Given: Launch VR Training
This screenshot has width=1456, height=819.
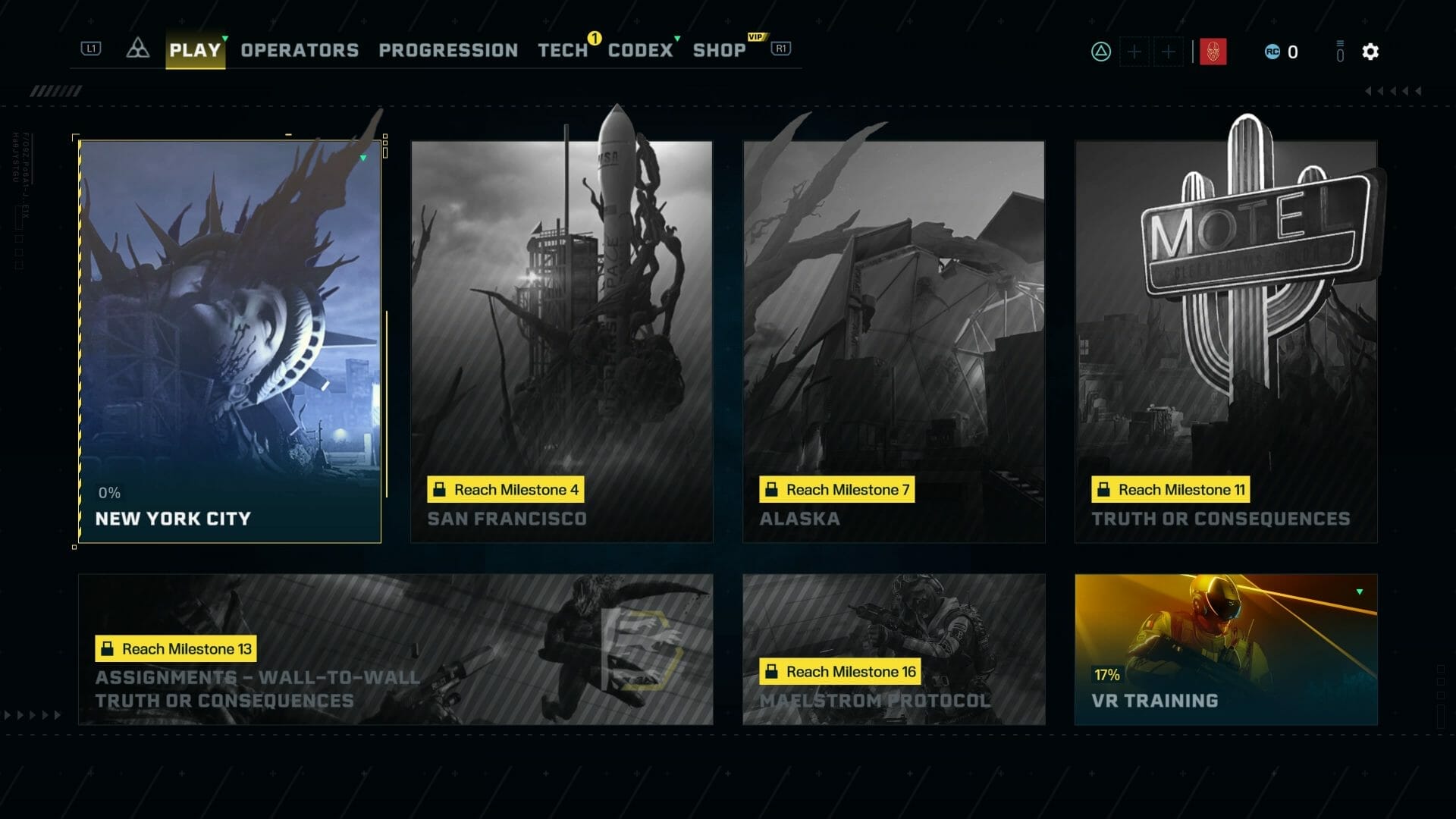Looking at the screenshot, I should point(1225,649).
